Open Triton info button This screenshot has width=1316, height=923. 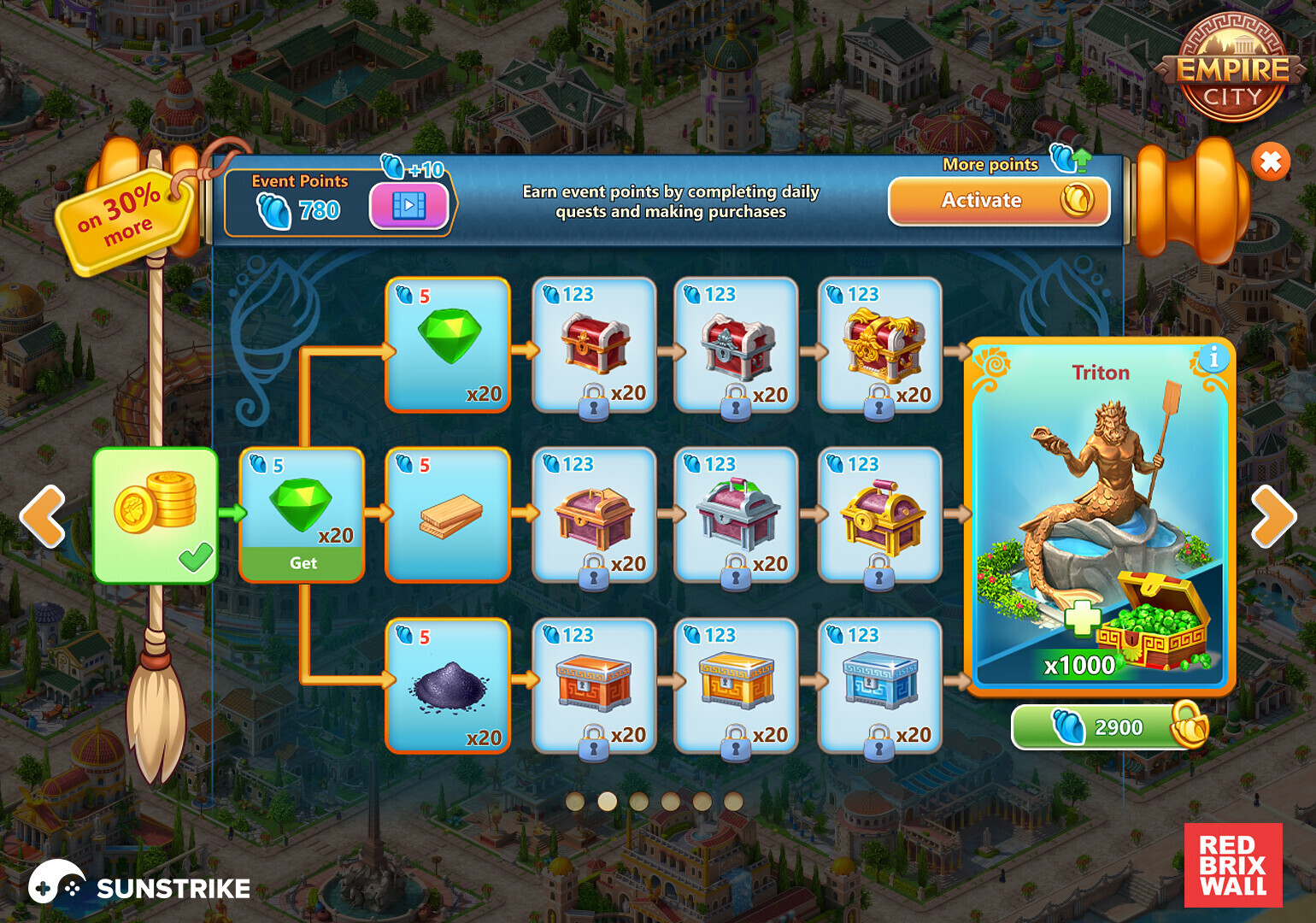[x=1213, y=358]
